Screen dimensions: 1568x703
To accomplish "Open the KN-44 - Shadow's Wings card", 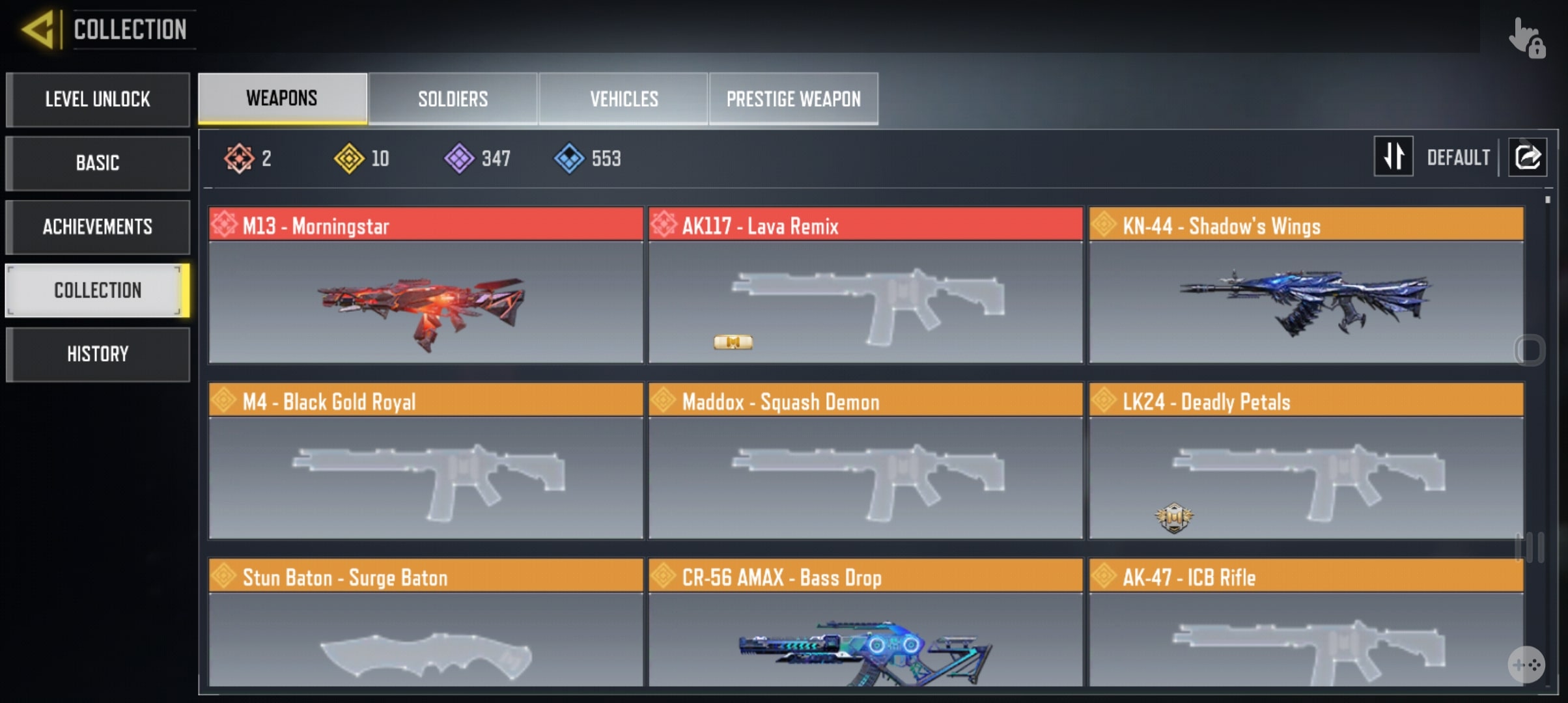I will [1306, 285].
